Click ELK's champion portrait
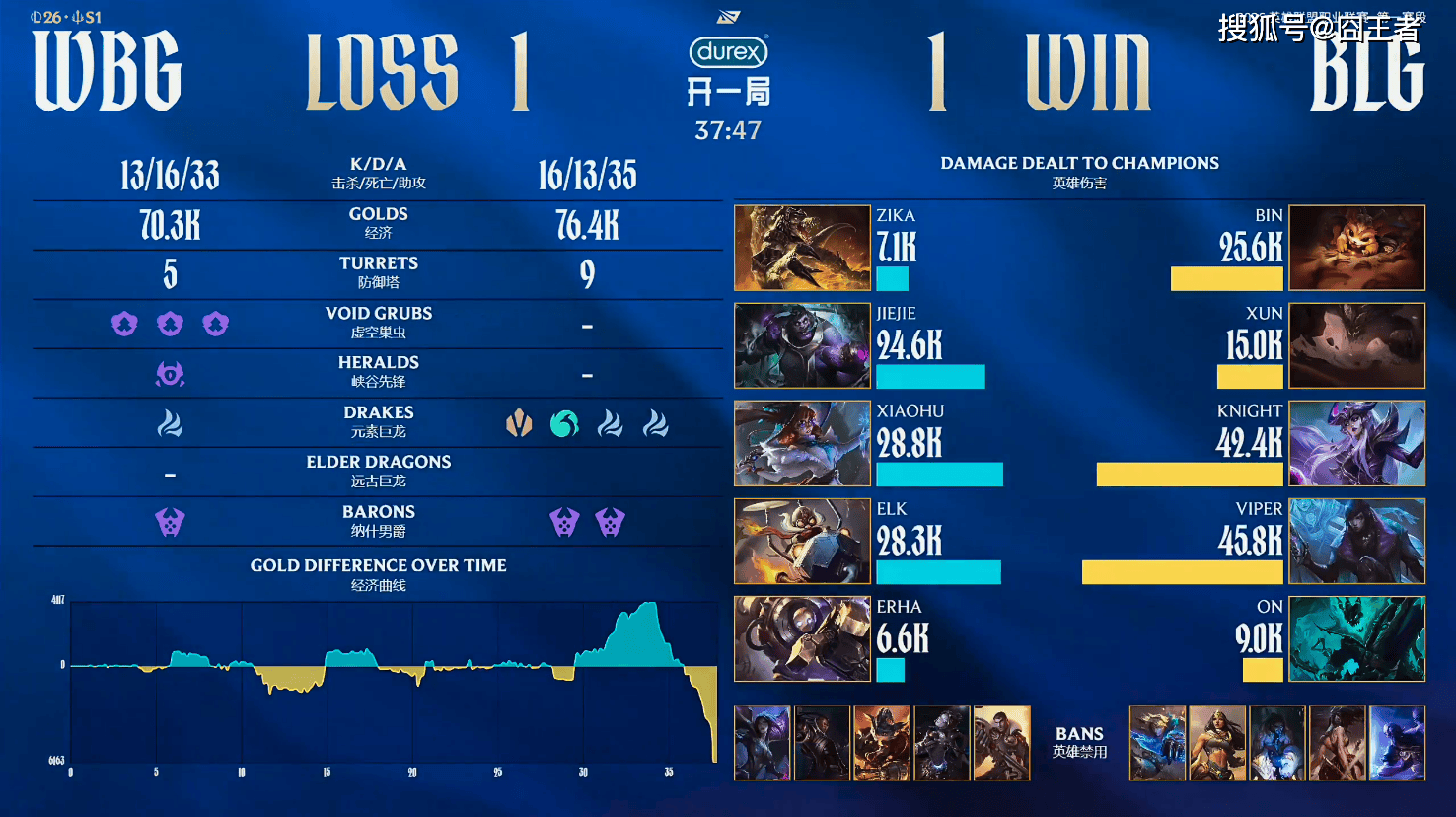 pos(802,541)
